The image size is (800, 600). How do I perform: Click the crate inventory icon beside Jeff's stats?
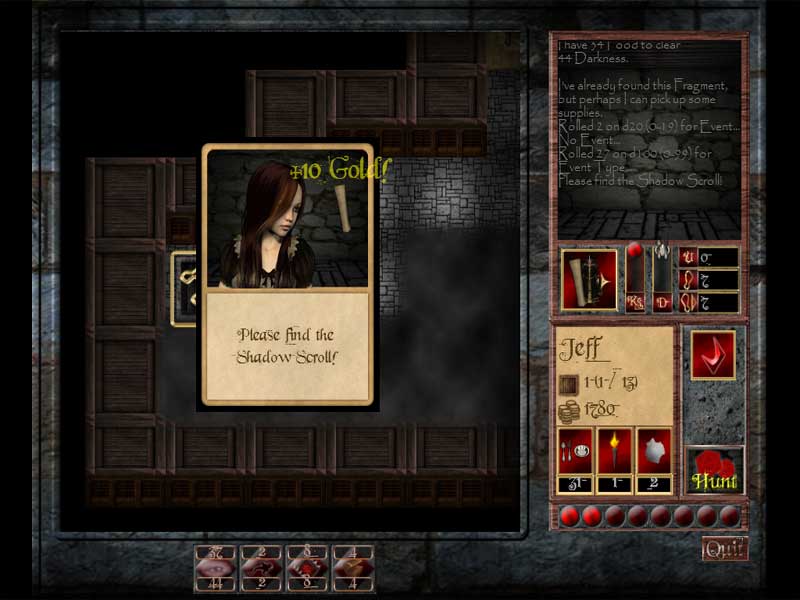pyautogui.click(x=570, y=381)
